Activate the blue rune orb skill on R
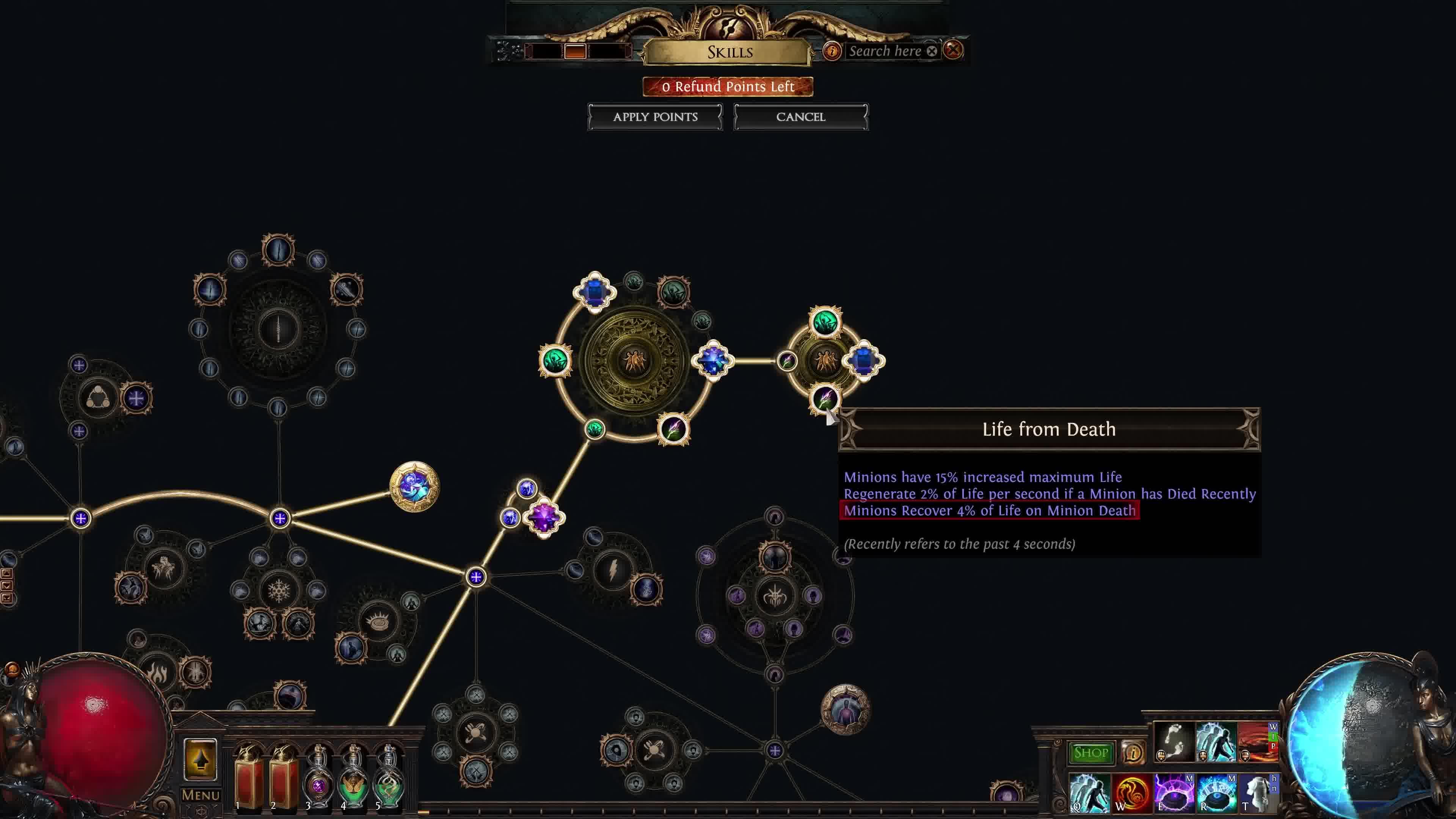This screenshot has height=819, width=1456. (1216, 792)
